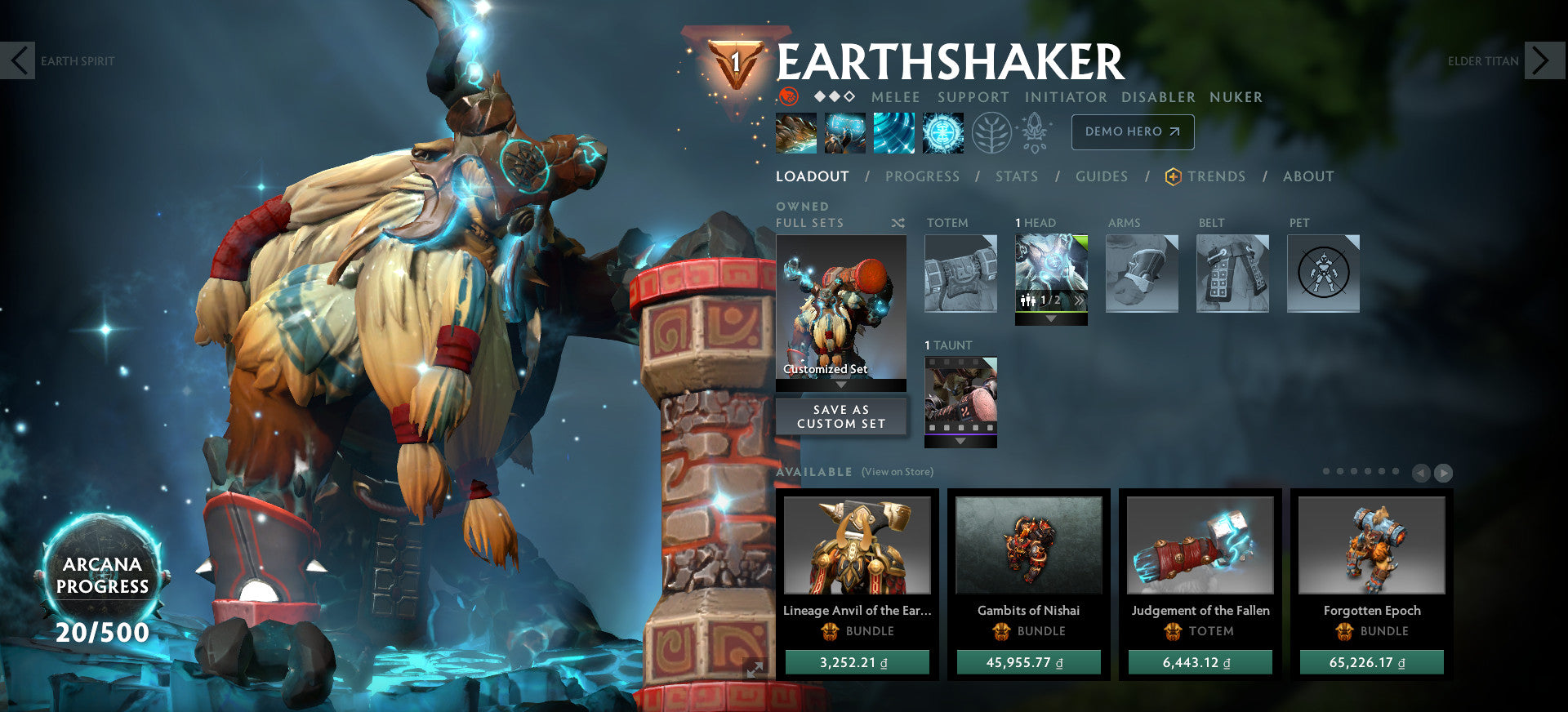This screenshot has width=1568, height=712.
Task: Switch to the Stats tab
Action: click(x=1016, y=176)
